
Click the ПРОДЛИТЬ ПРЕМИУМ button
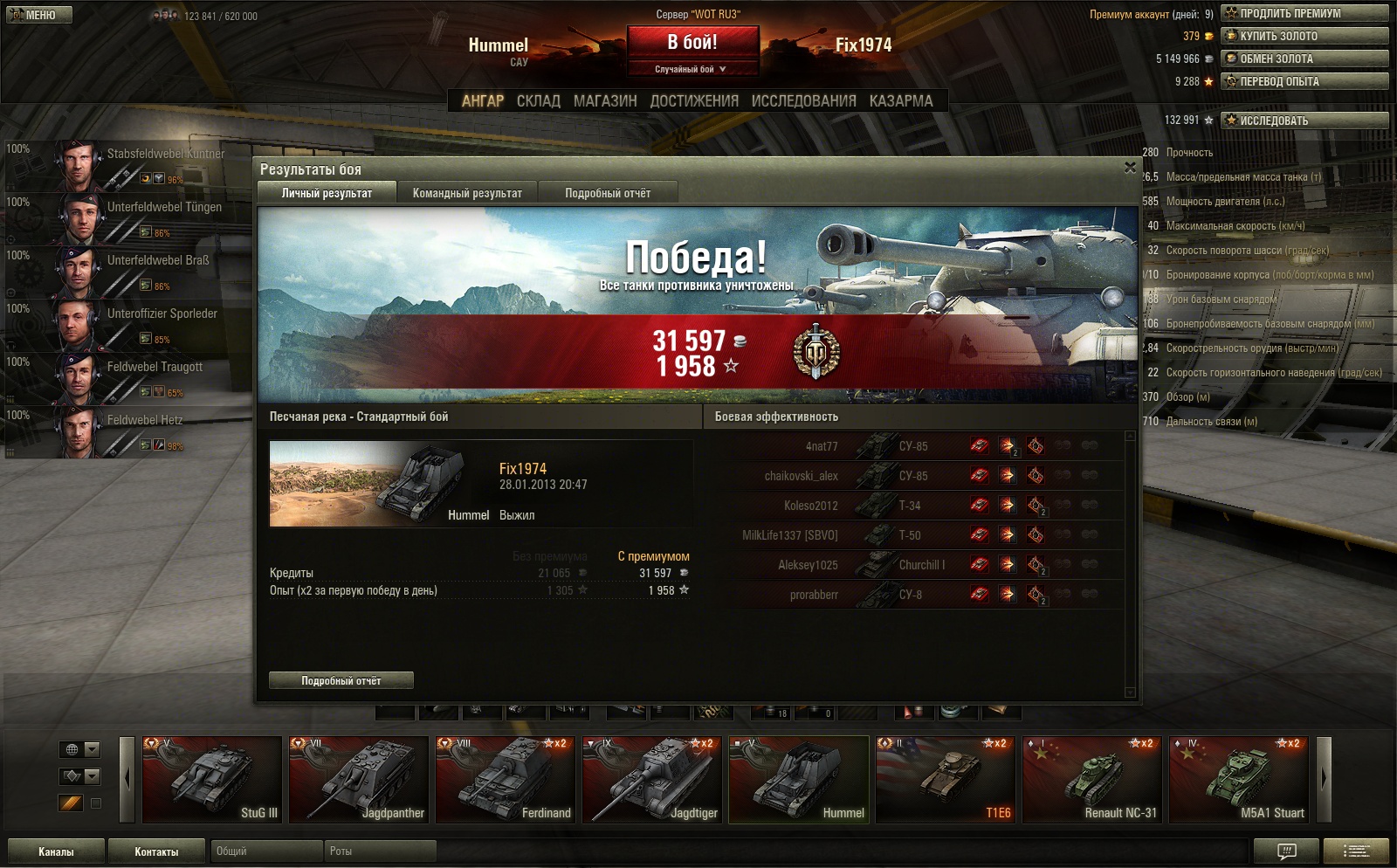pos(1304,13)
